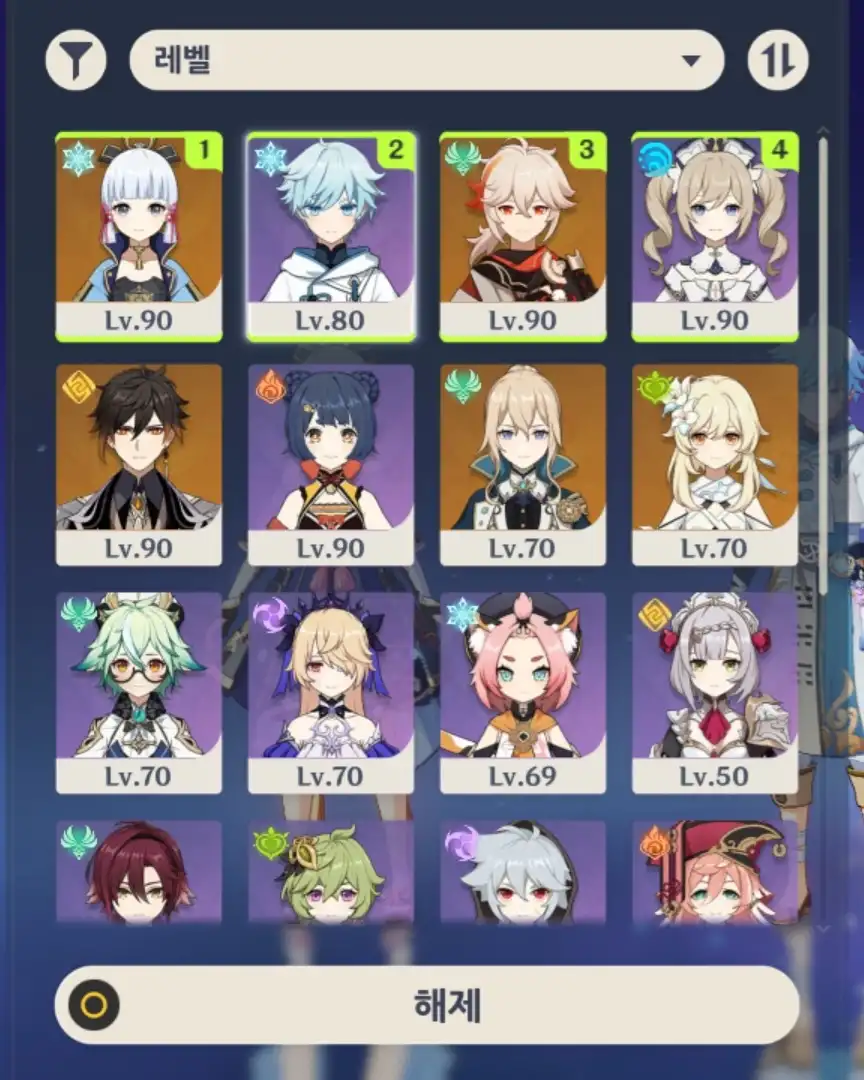Viewport: 864px width, 1080px height.
Task: Pick Barbara in party slot 4
Action: 715,236
